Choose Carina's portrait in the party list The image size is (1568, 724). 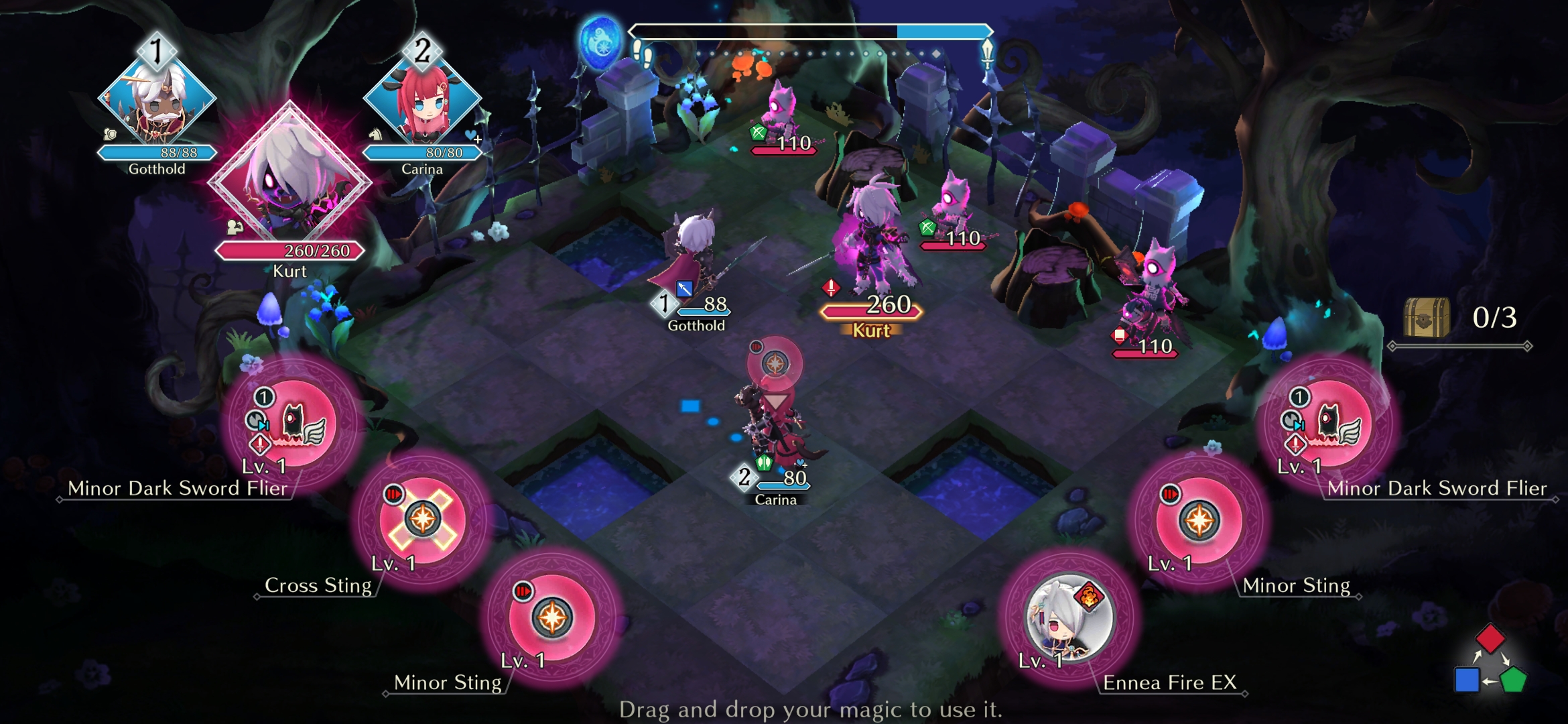pyautogui.click(x=422, y=101)
